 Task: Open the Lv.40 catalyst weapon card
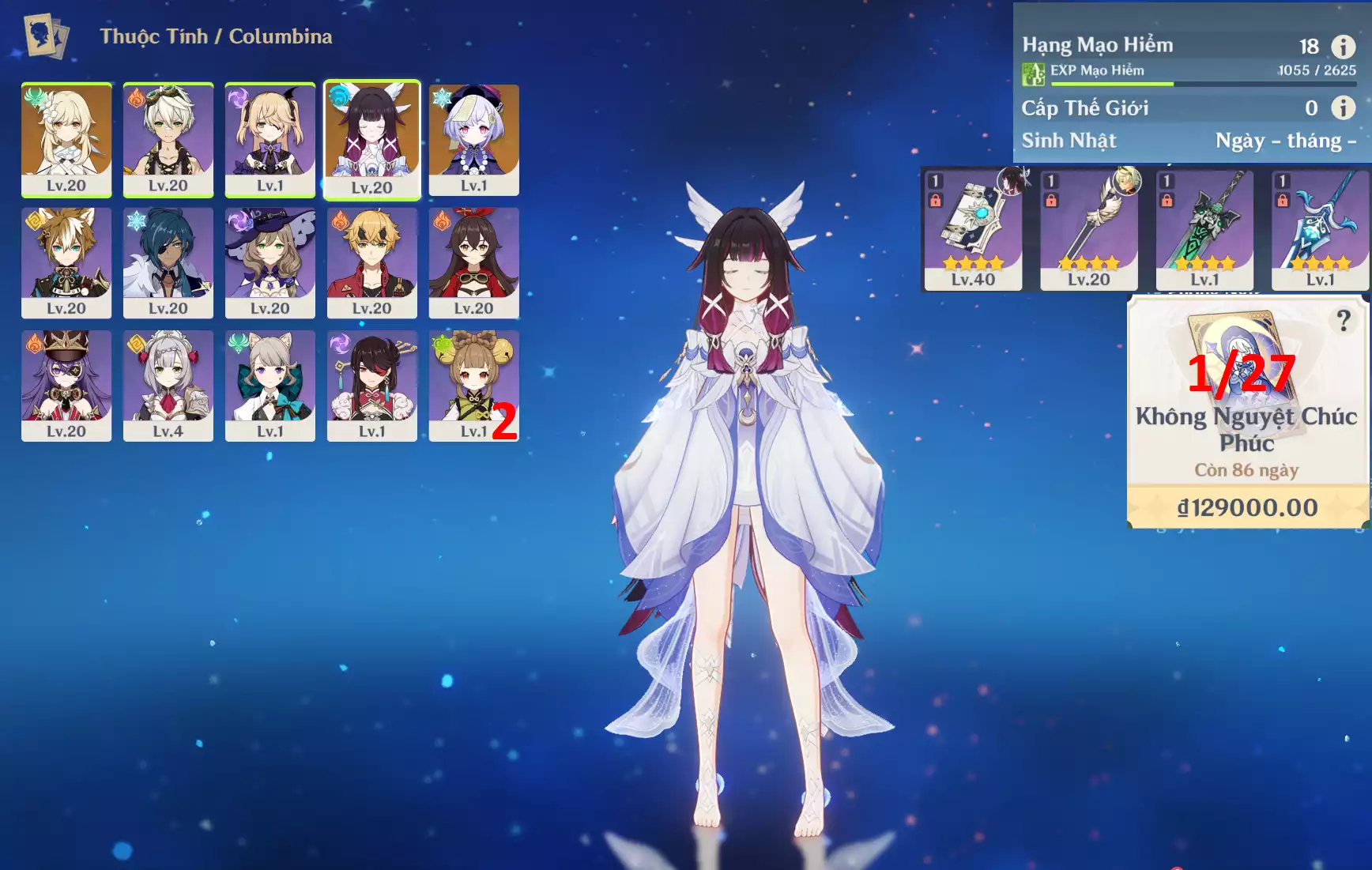[x=973, y=230]
